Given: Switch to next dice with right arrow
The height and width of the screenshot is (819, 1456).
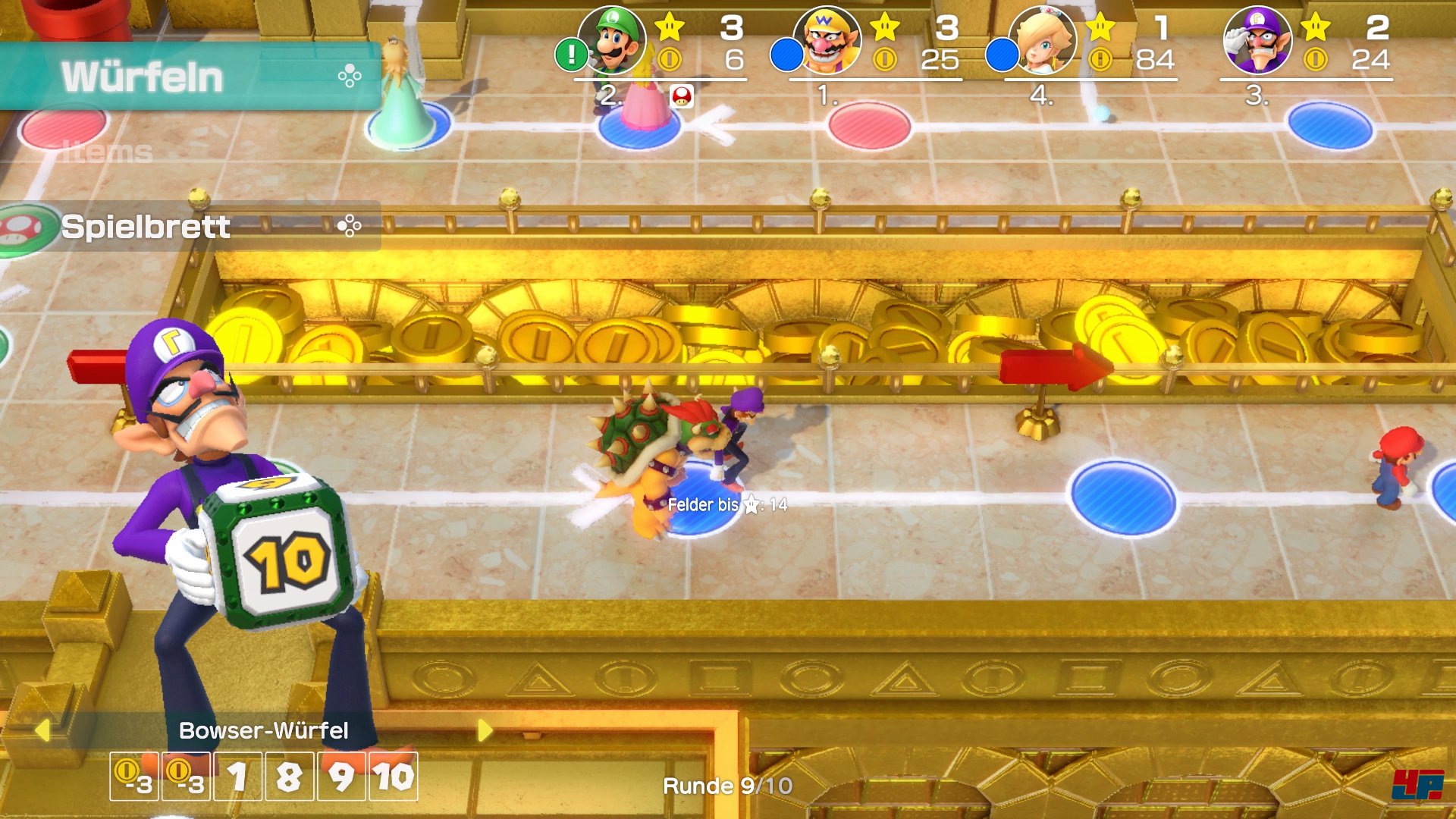Looking at the screenshot, I should (485, 730).
